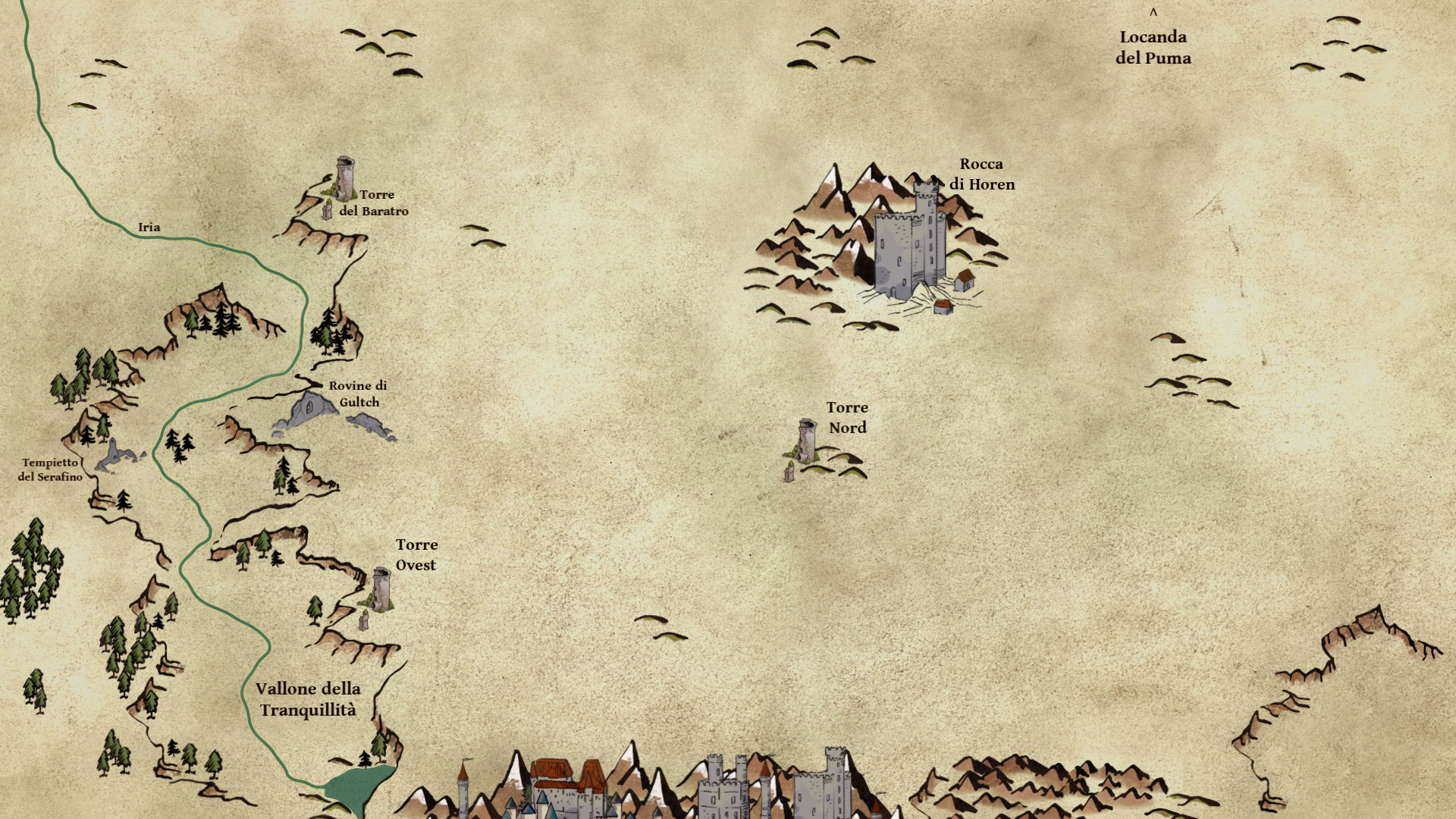
Task: Travel to Torre Ovest tower marker
Action: click(x=381, y=589)
